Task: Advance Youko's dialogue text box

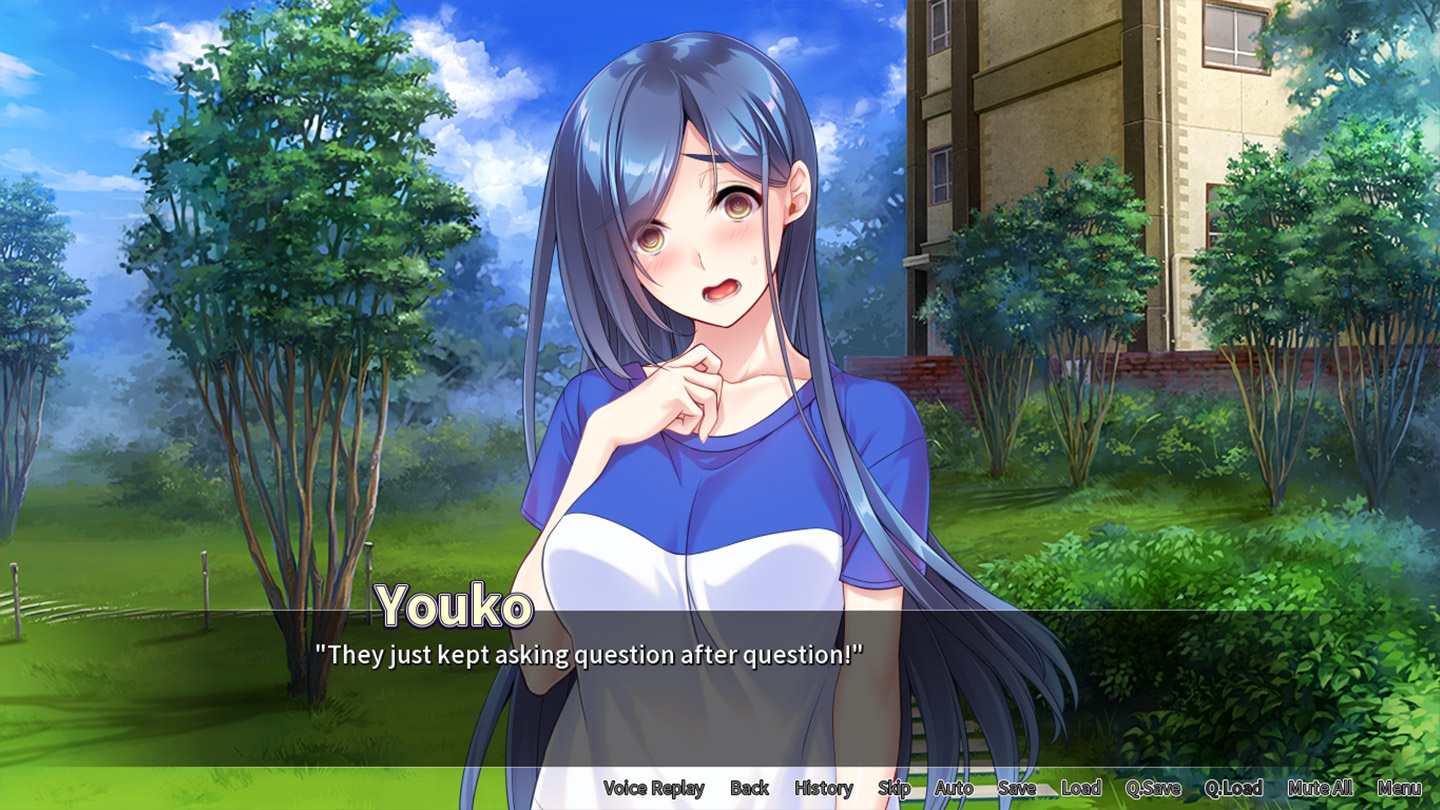Action: (x=720, y=690)
